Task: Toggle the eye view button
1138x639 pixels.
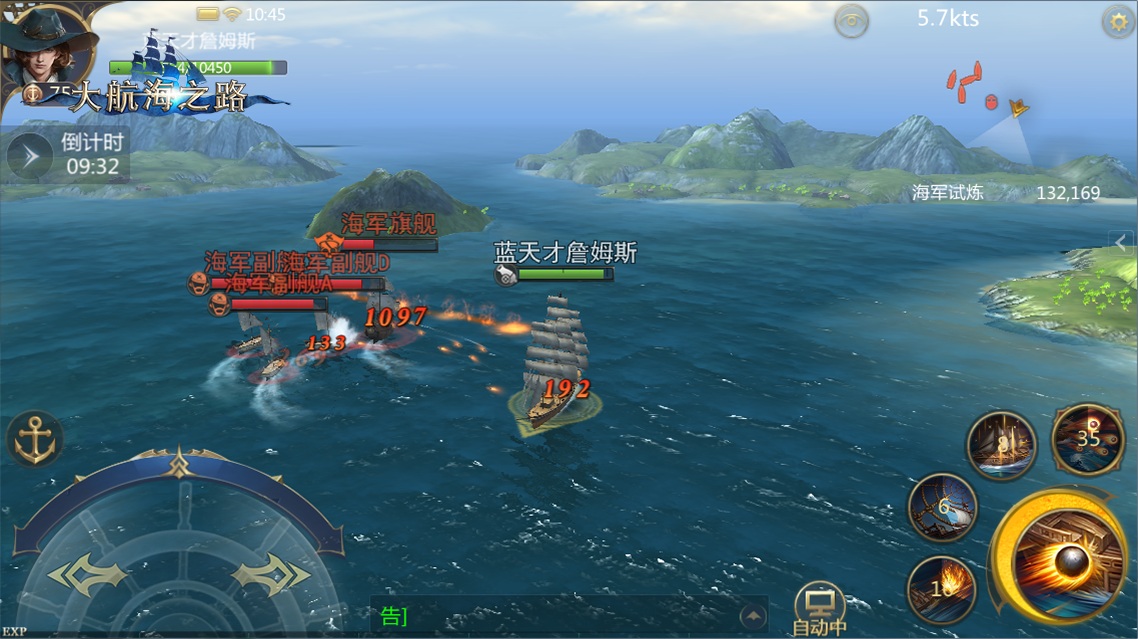Action: click(x=851, y=21)
